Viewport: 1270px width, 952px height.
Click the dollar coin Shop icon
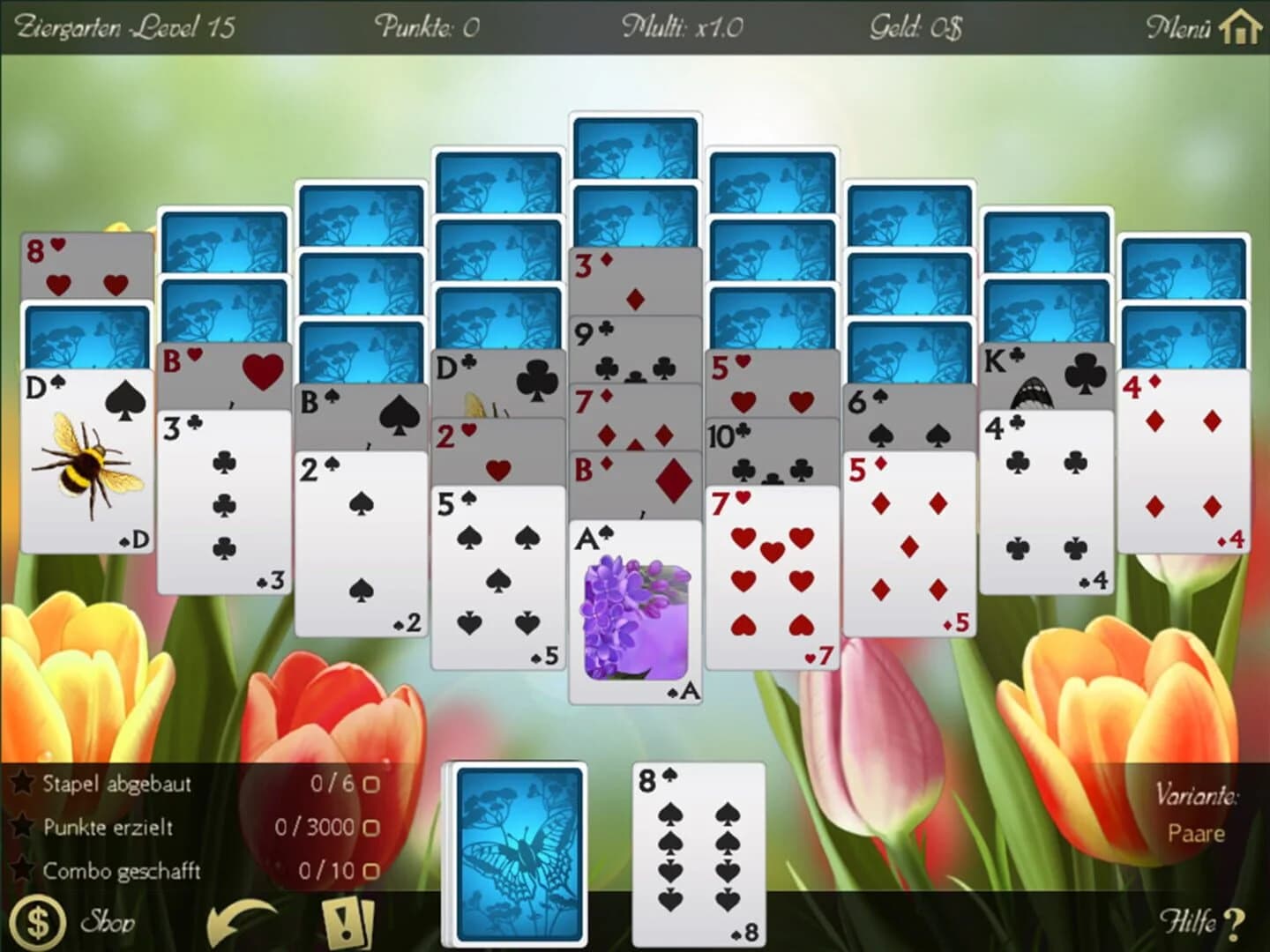(37, 920)
